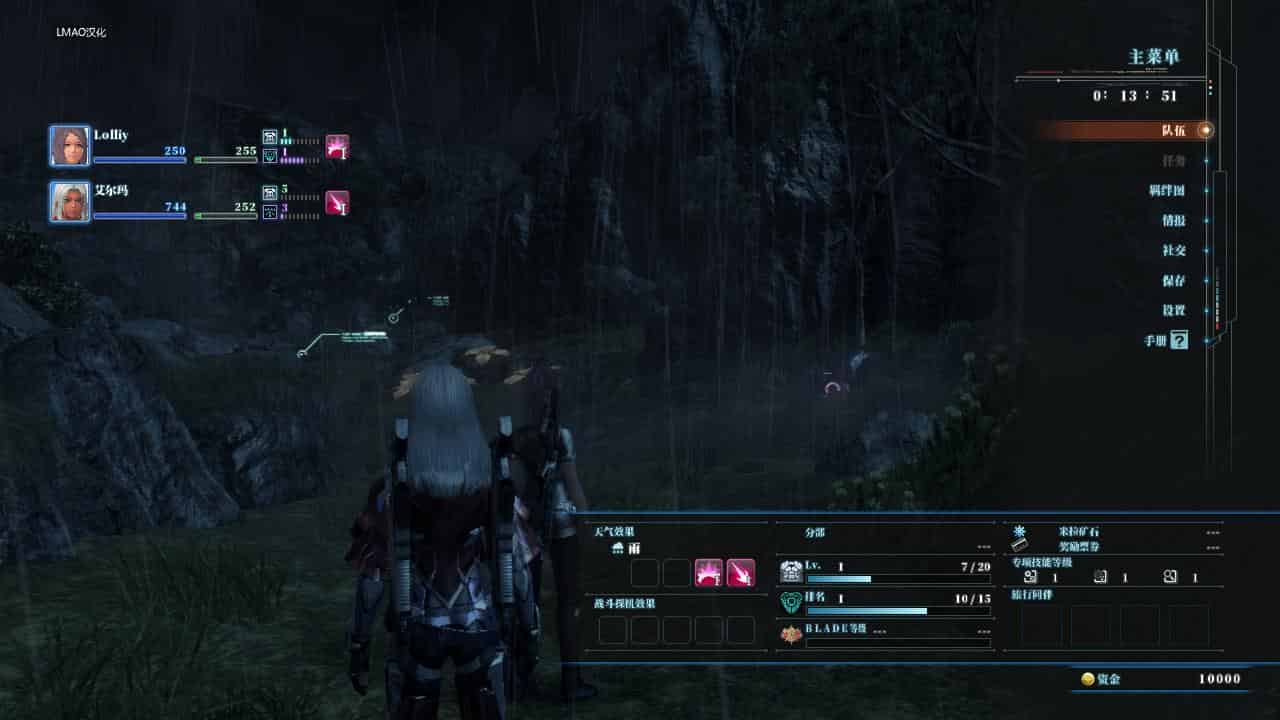
Task: Select 保存 to save the game
Action: click(x=1173, y=281)
